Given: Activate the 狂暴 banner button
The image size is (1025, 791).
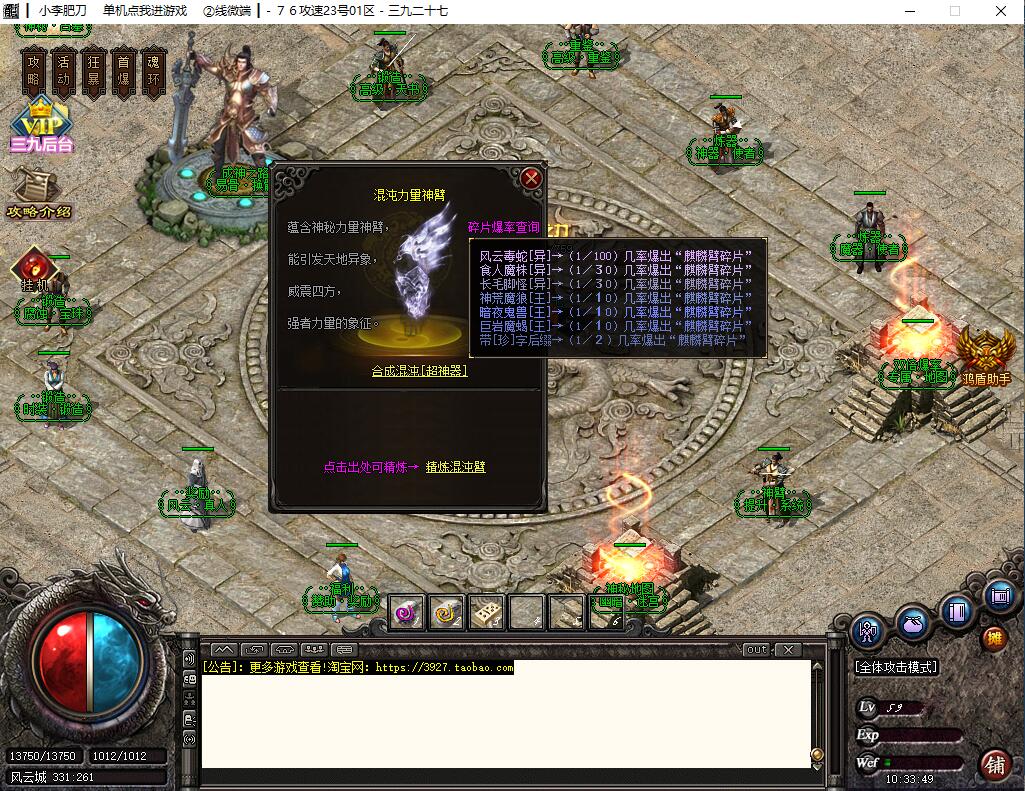Looking at the screenshot, I should (93, 71).
